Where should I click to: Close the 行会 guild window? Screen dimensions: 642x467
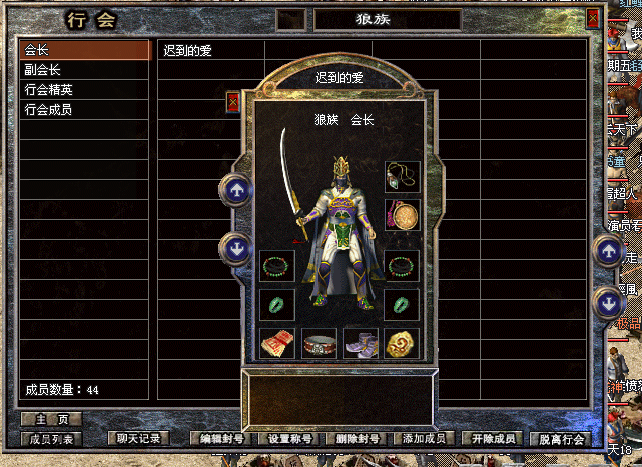click(593, 17)
